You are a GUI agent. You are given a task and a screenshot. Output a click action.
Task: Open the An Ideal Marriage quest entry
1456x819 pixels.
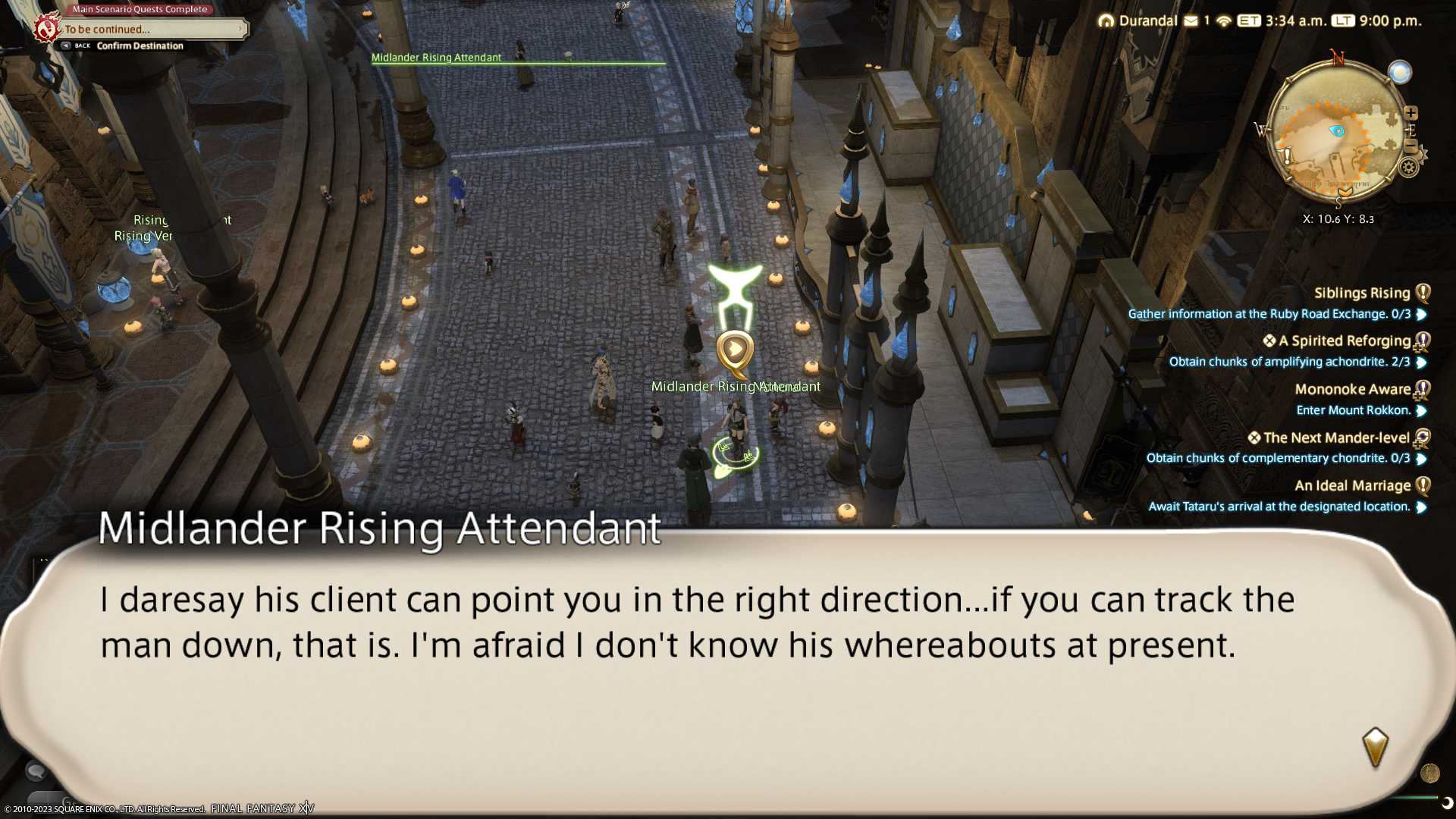[x=1352, y=486]
